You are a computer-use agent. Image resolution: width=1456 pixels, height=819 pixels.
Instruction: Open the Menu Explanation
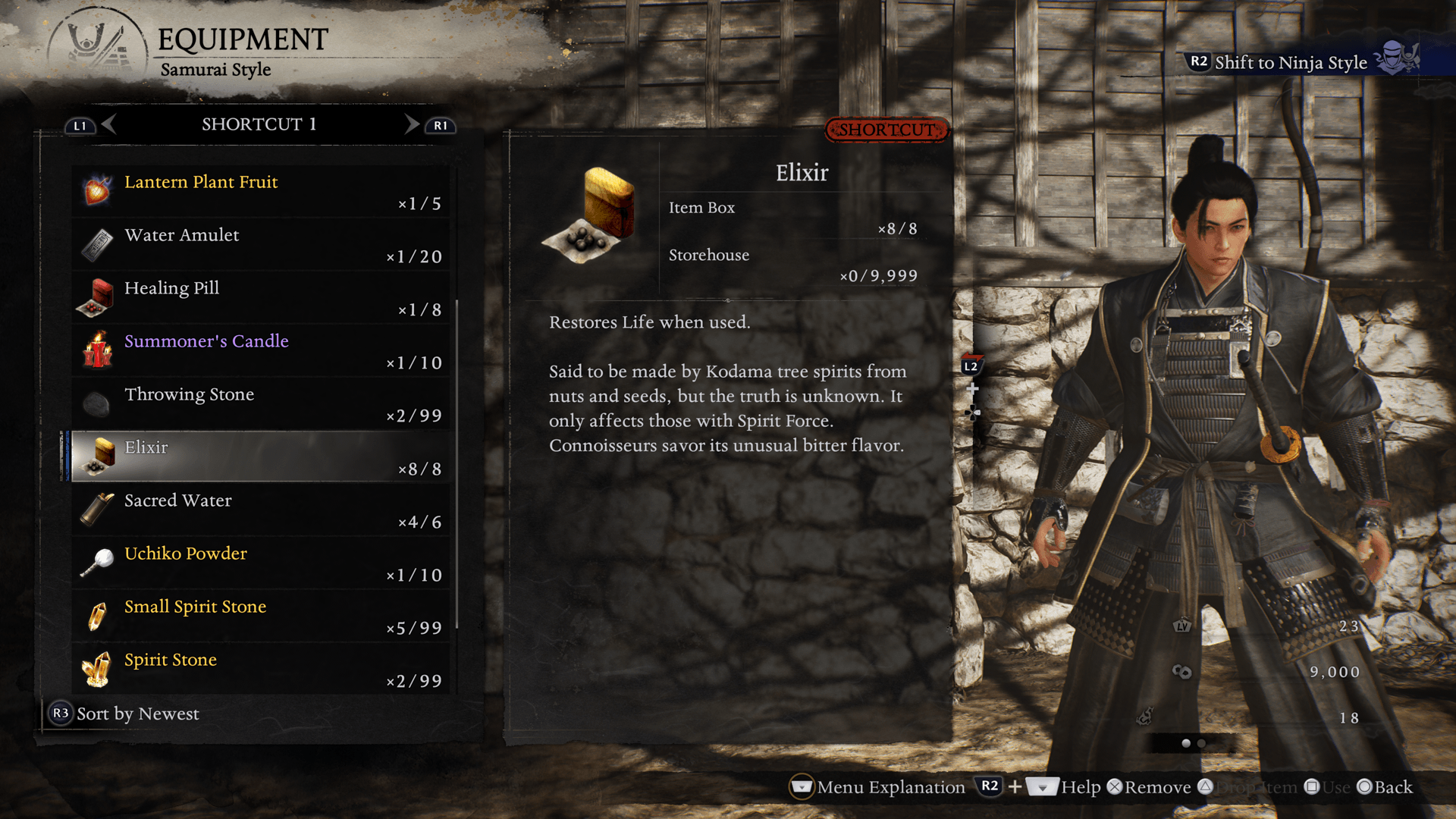[x=877, y=787]
